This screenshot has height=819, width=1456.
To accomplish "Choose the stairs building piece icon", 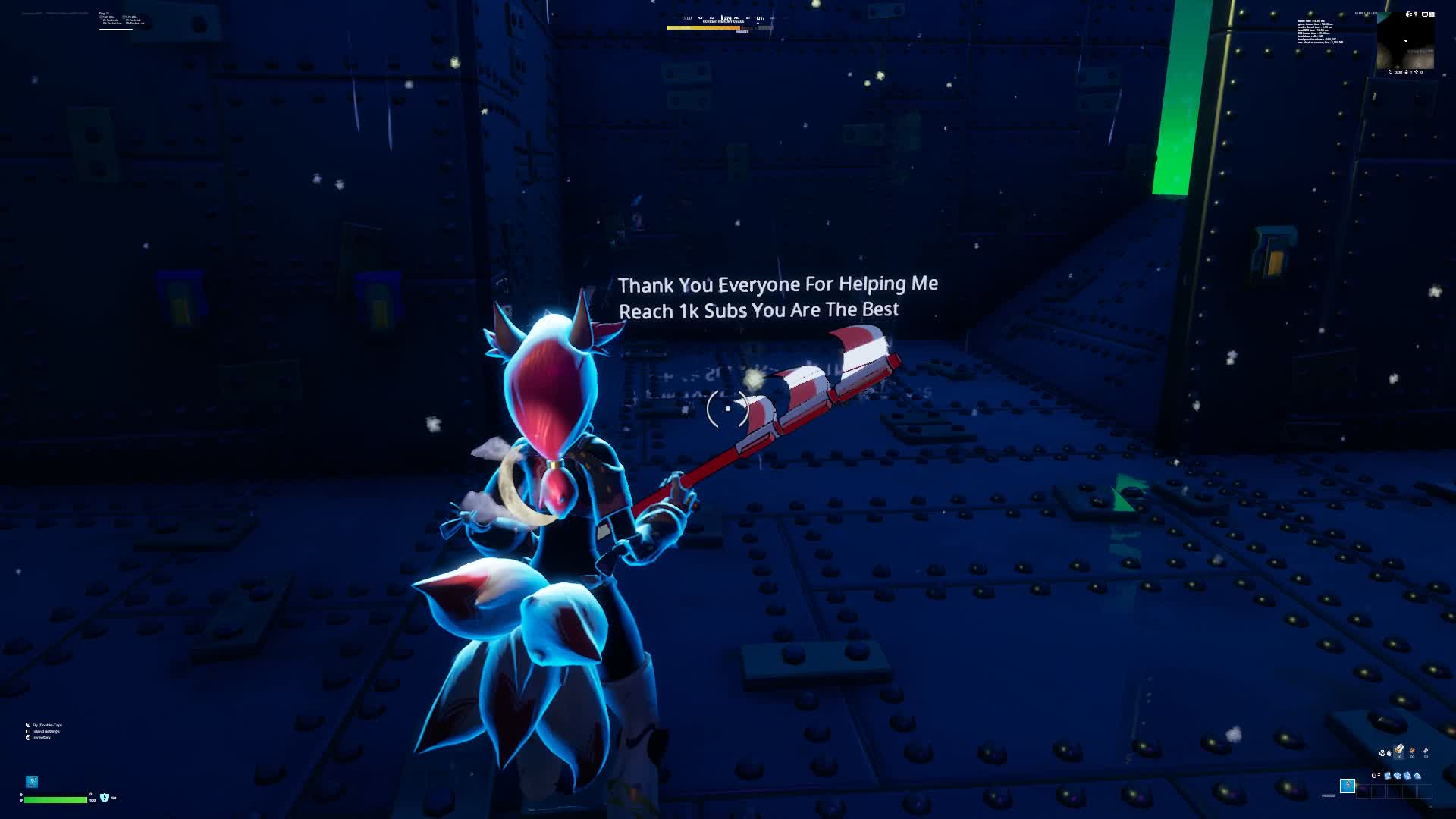I will pos(1407,776).
